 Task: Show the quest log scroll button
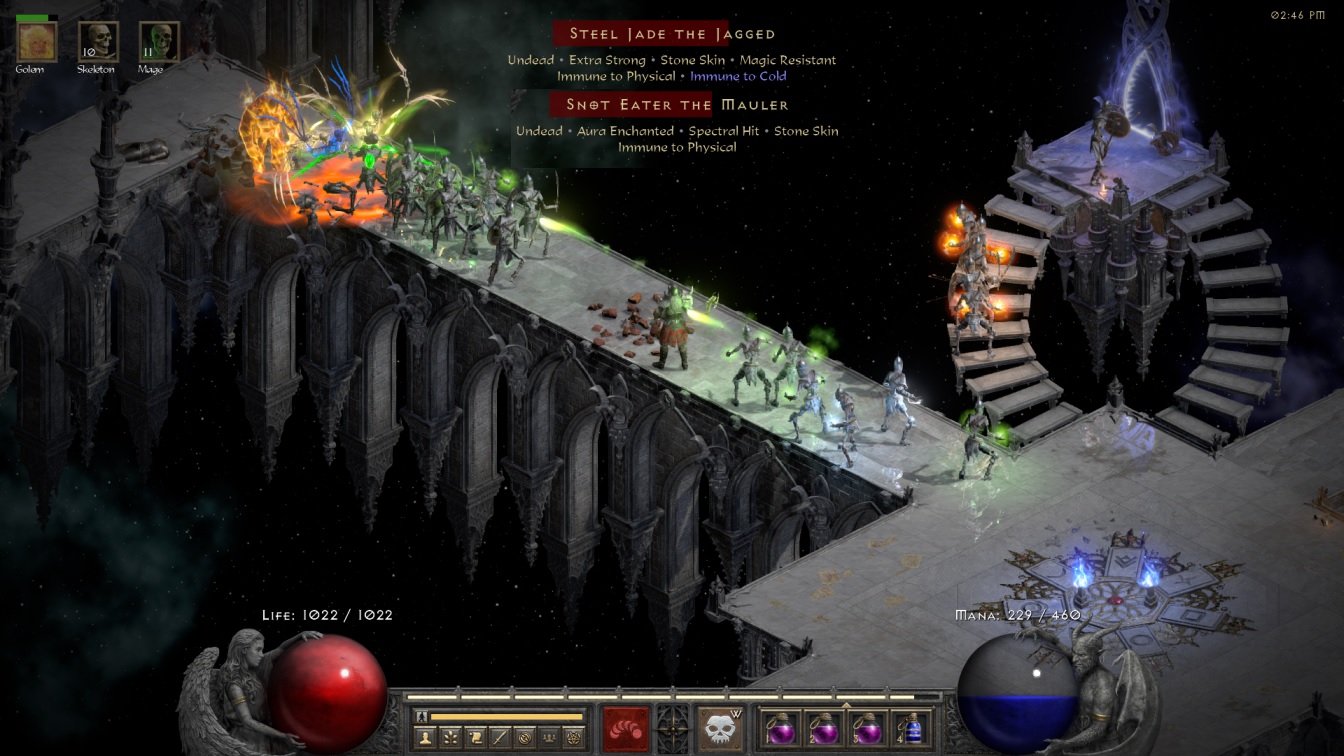pos(475,737)
